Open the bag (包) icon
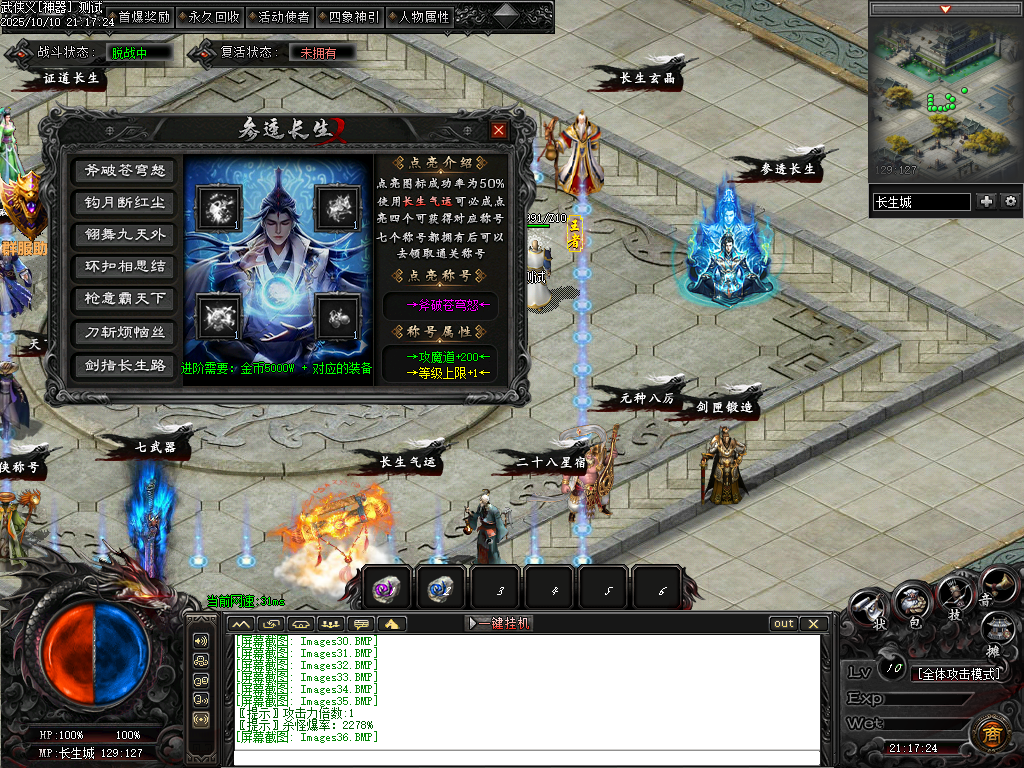 coord(912,603)
